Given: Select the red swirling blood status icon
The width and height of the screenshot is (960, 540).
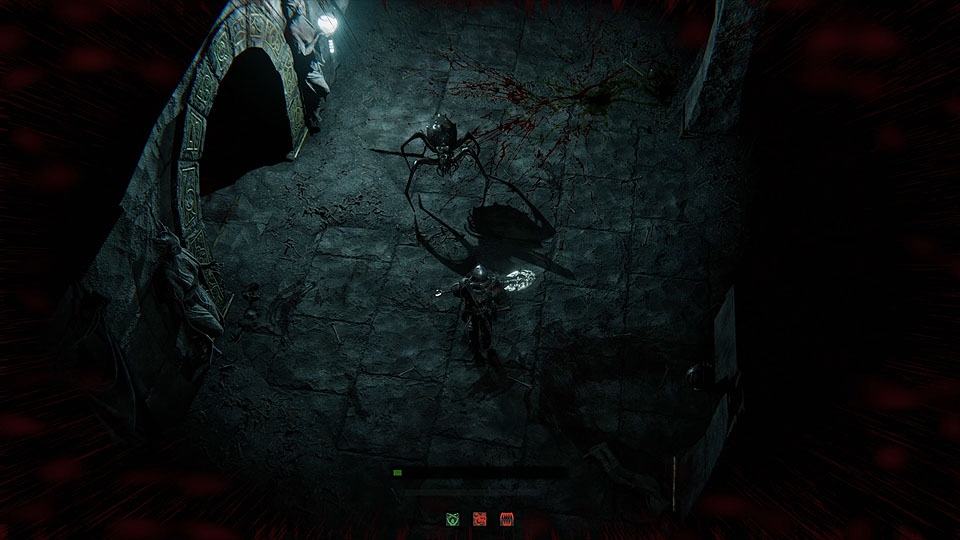Looking at the screenshot, I should coord(479,519).
